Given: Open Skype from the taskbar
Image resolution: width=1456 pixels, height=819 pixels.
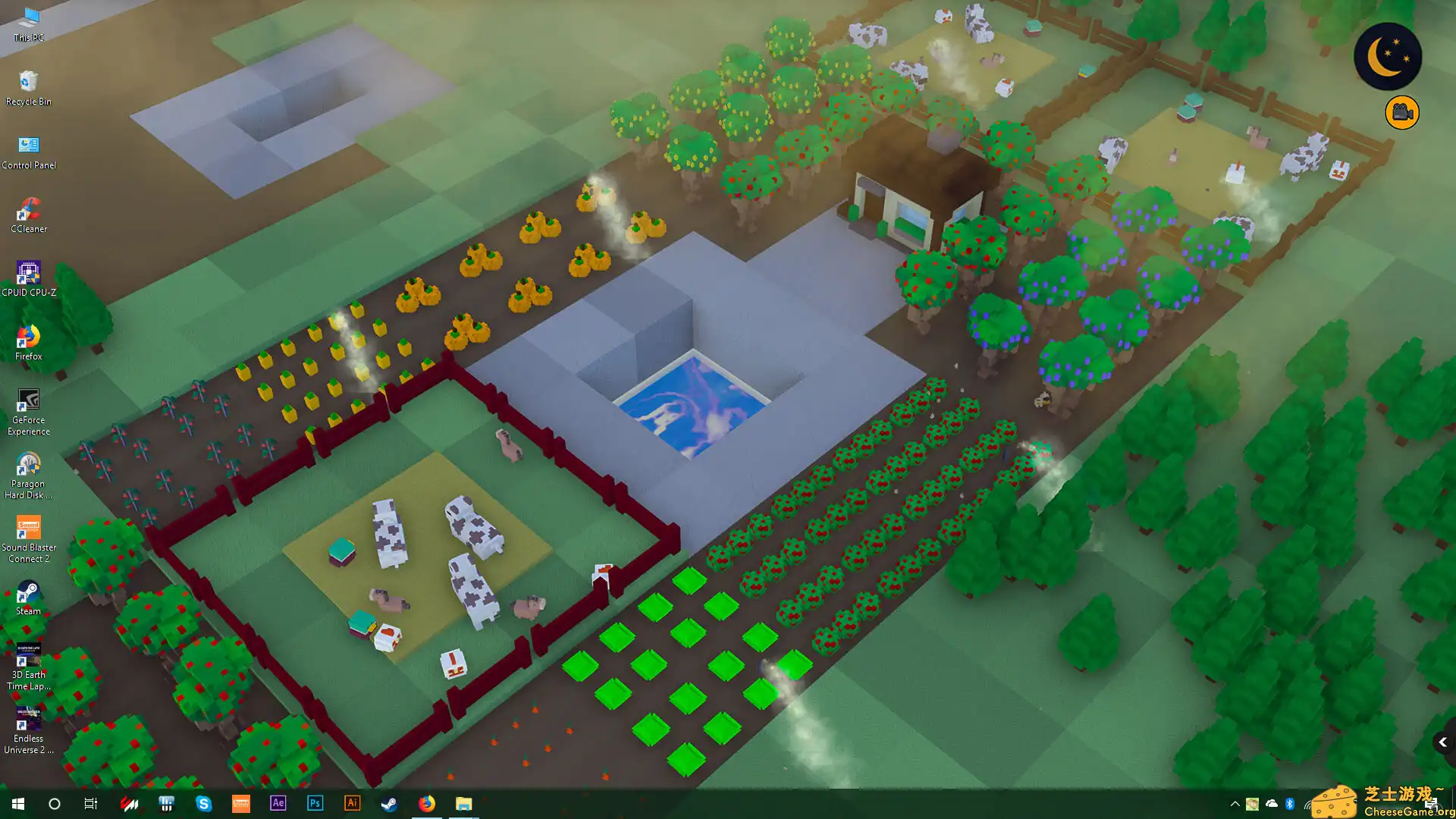Looking at the screenshot, I should pyautogui.click(x=204, y=803).
